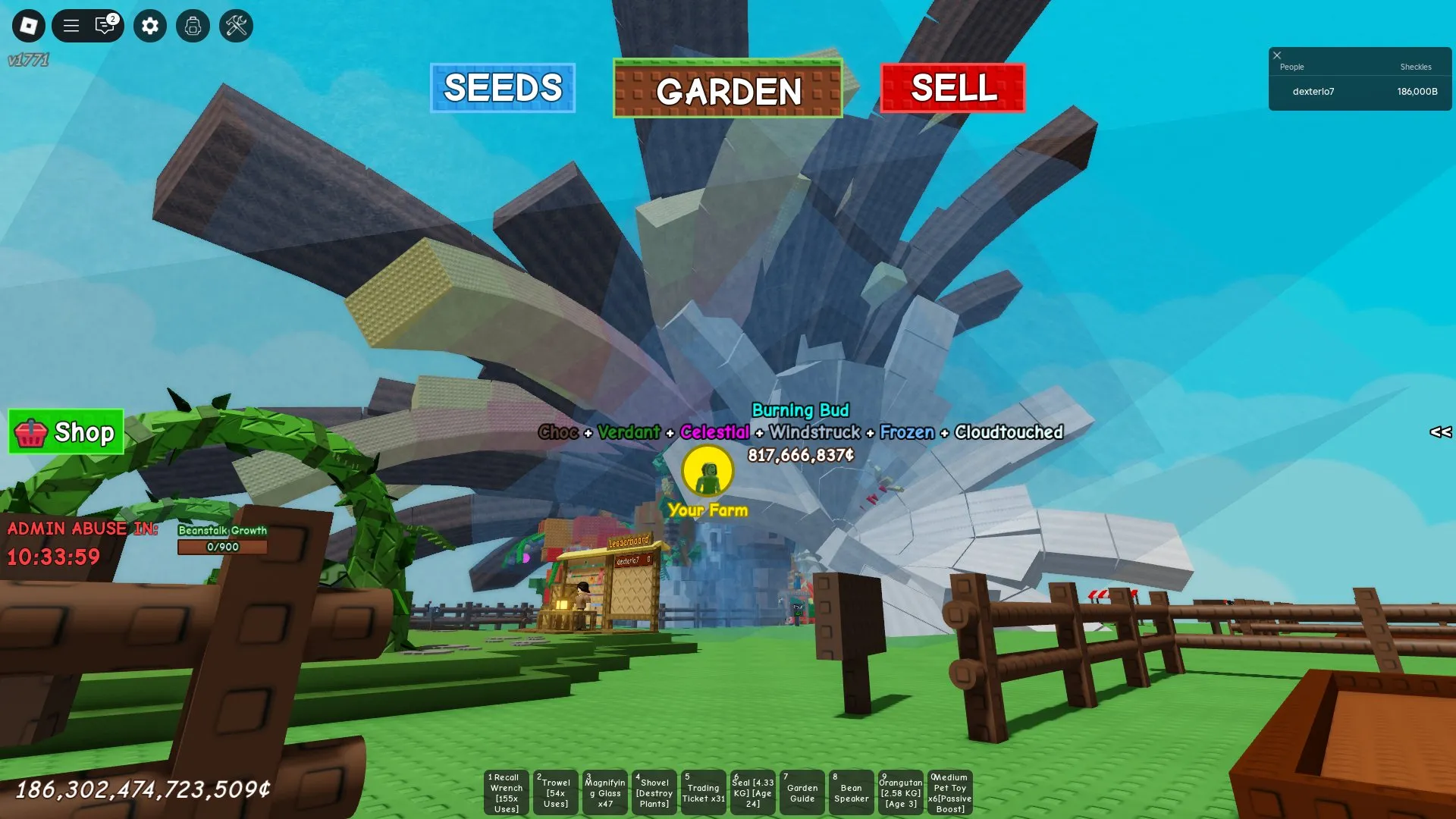Select the Seal pet in slot 6
1456x819 pixels.
pos(752,792)
